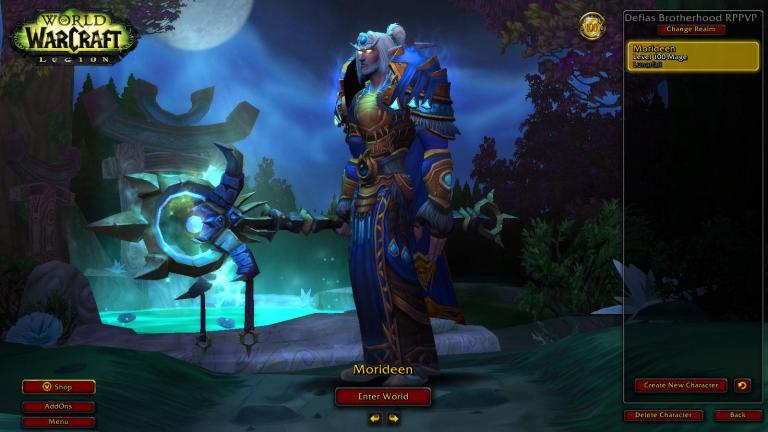The height and width of the screenshot is (432, 768).
Task: Open the in-game Shop
Action: click(59, 387)
